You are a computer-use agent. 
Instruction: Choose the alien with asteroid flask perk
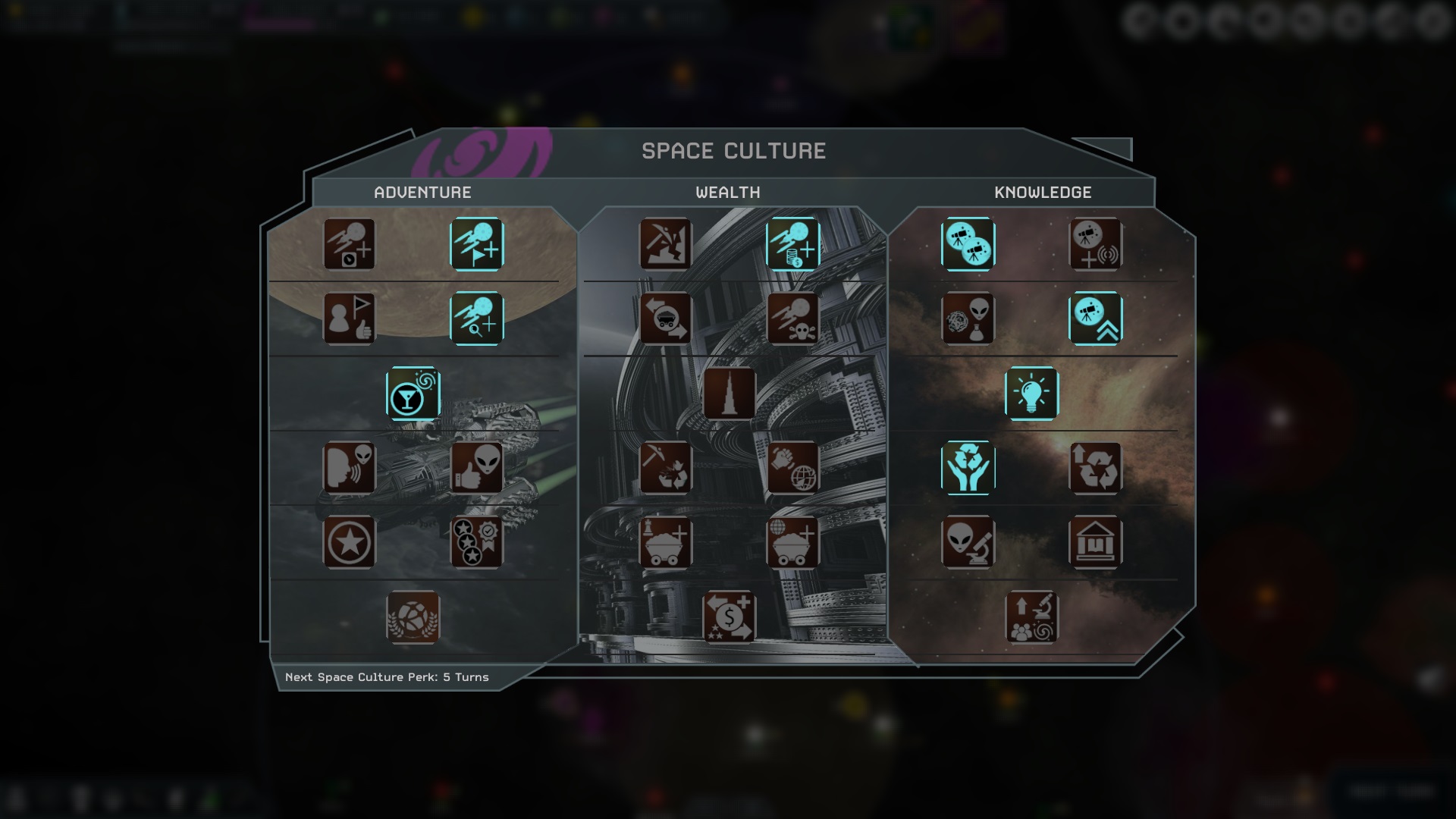click(968, 319)
